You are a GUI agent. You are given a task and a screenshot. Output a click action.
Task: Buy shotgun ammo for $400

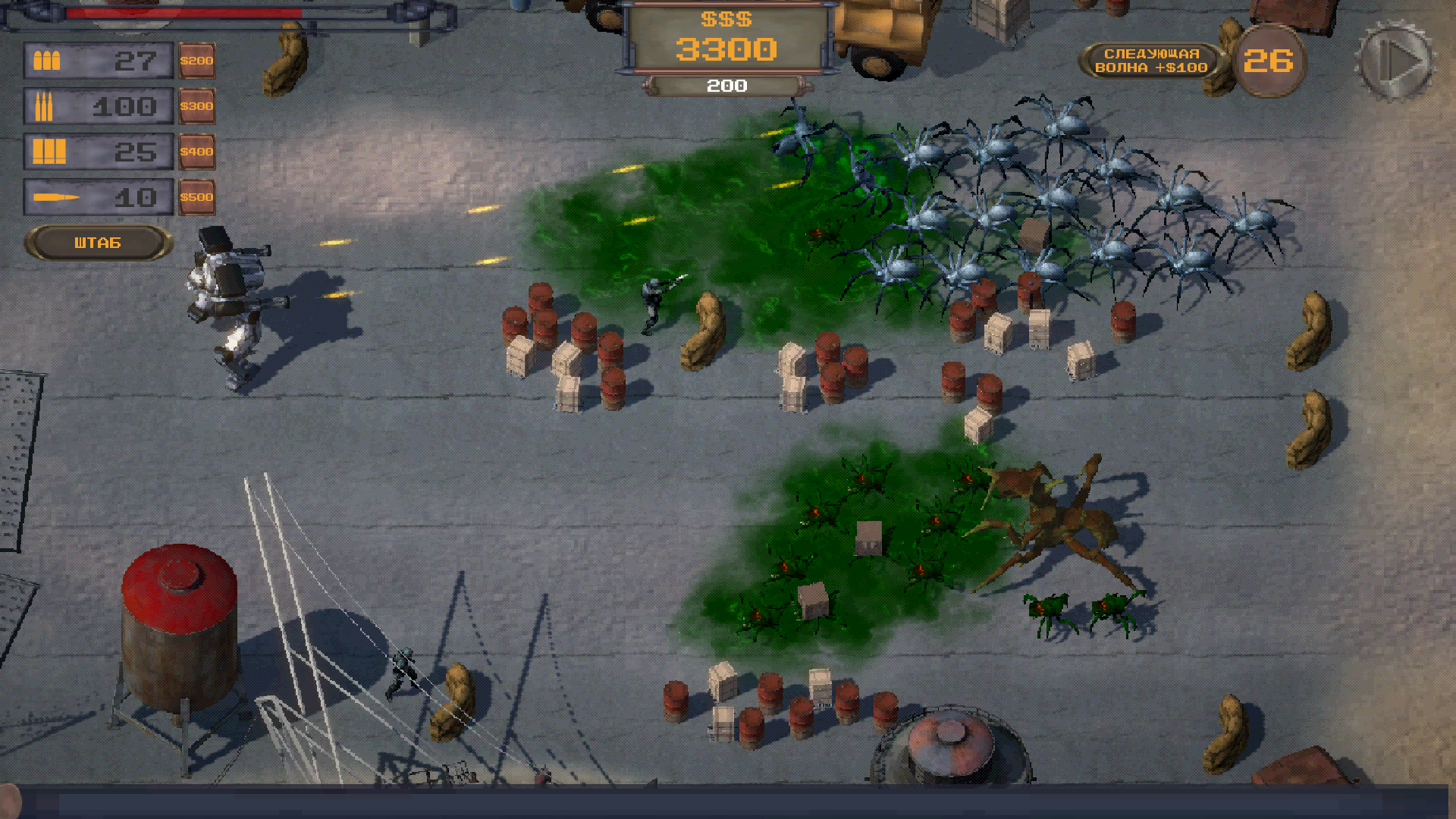(197, 152)
